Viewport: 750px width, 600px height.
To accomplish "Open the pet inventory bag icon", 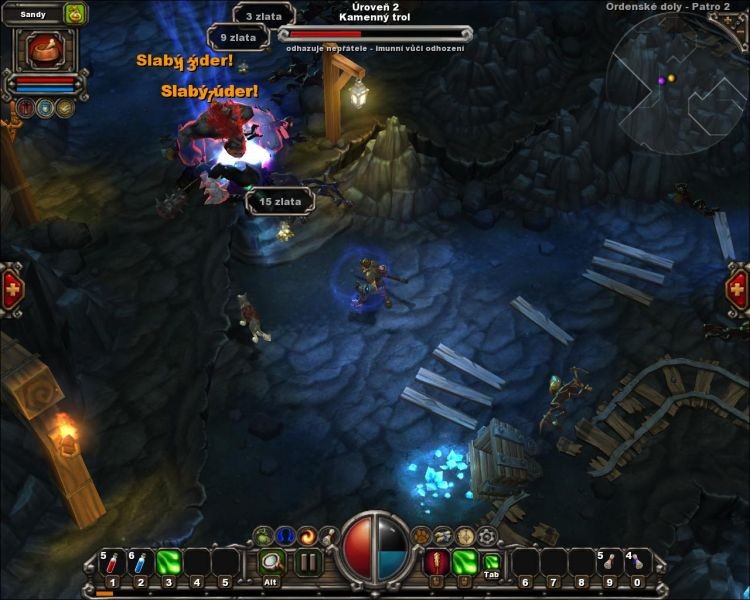I will 75,14.
